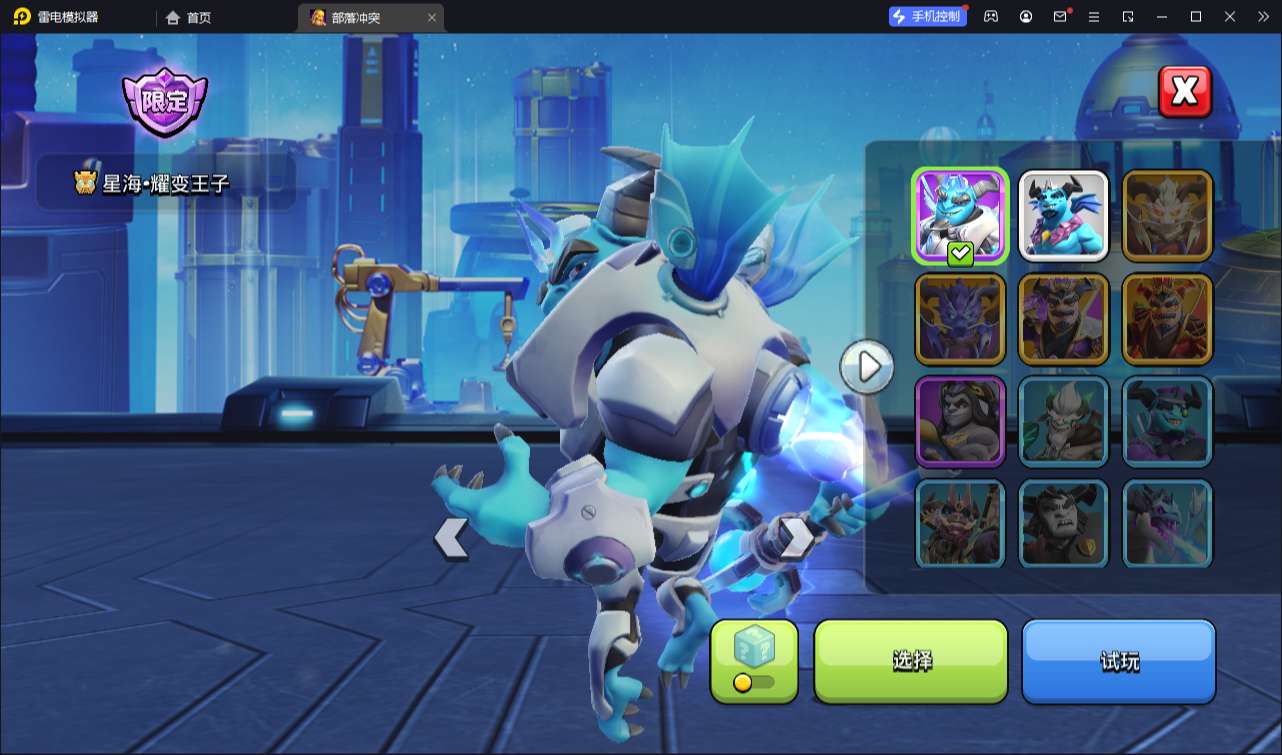Click the round play arrow beside the skin grid
The height and width of the screenshot is (755, 1282).
867,367
